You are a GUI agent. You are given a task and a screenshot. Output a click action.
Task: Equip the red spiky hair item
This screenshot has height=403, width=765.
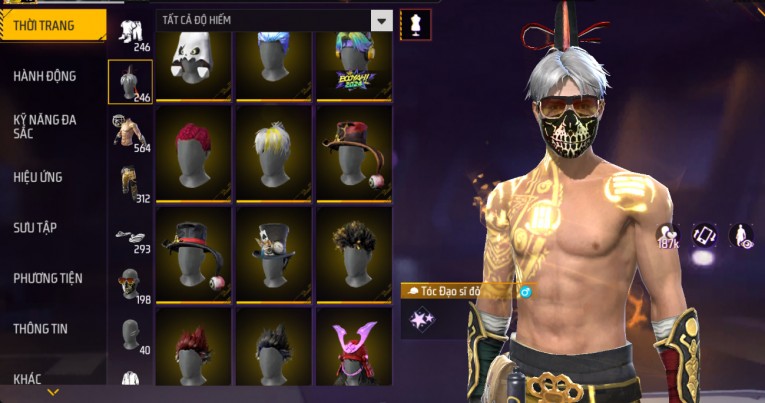pos(194,150)
